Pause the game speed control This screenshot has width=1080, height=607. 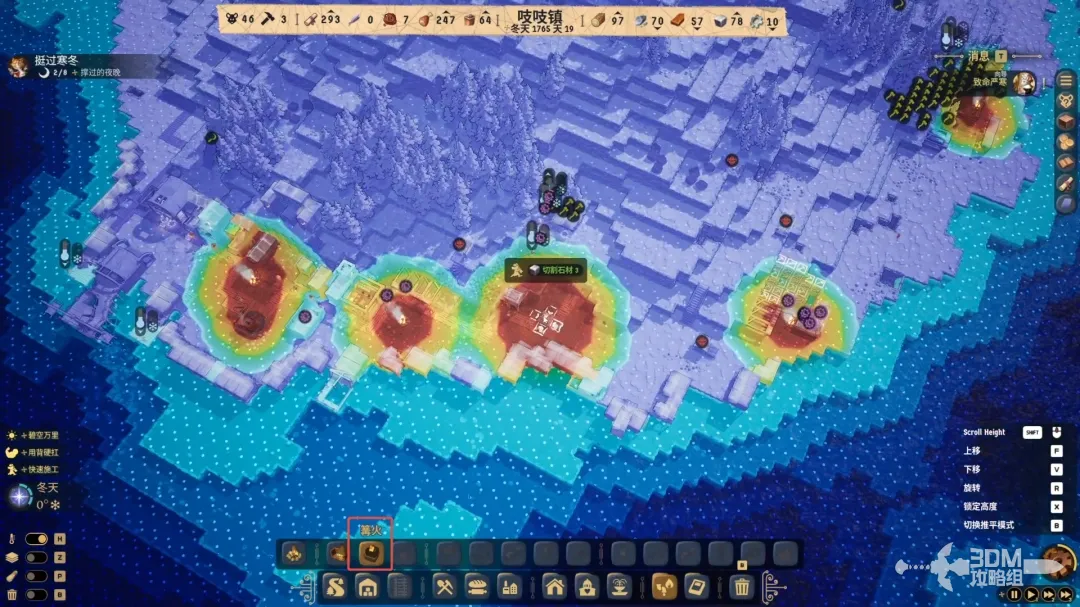1014,594
